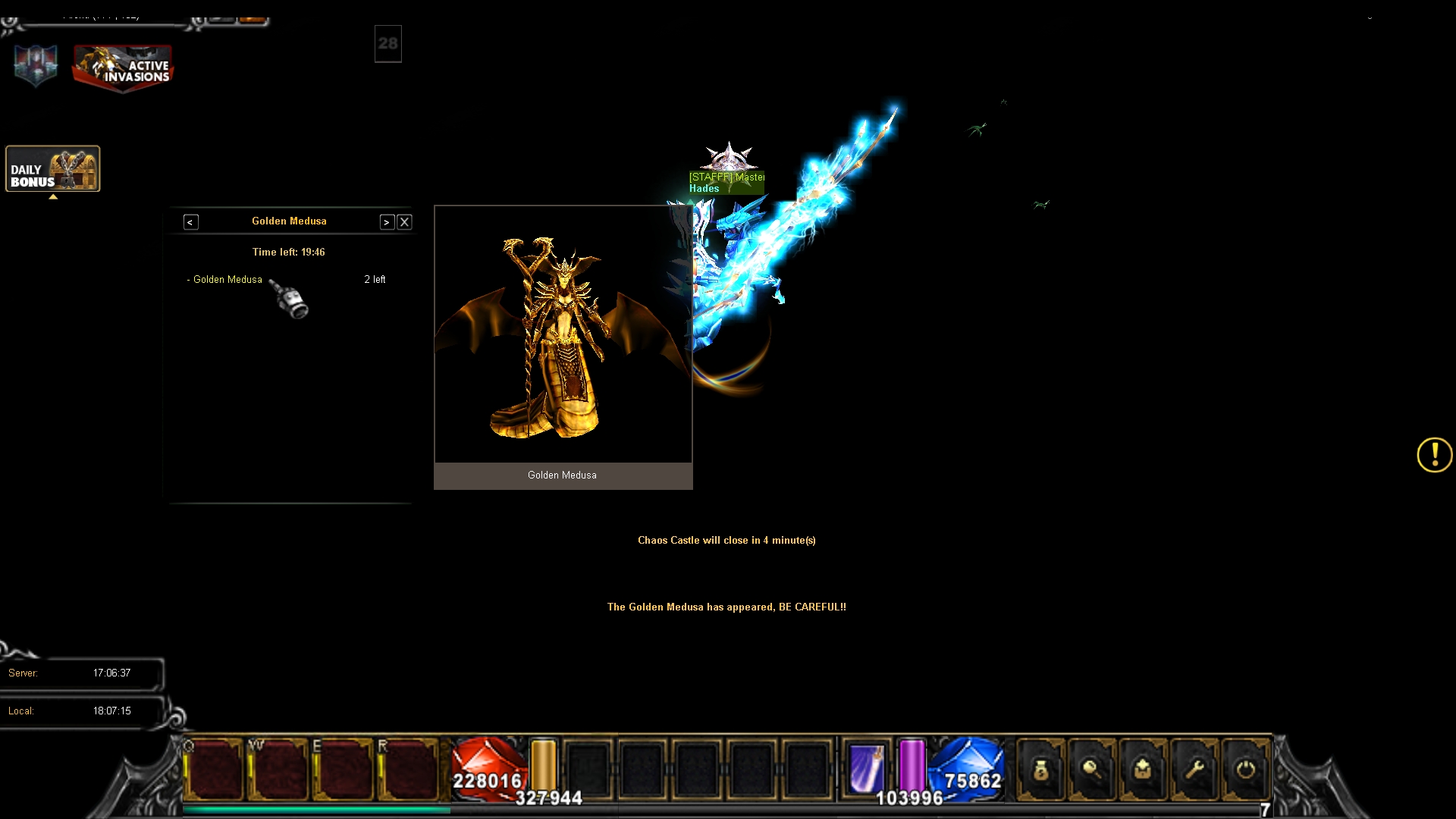
Task: Open the money bag shop button
Action: [1040, 770]
